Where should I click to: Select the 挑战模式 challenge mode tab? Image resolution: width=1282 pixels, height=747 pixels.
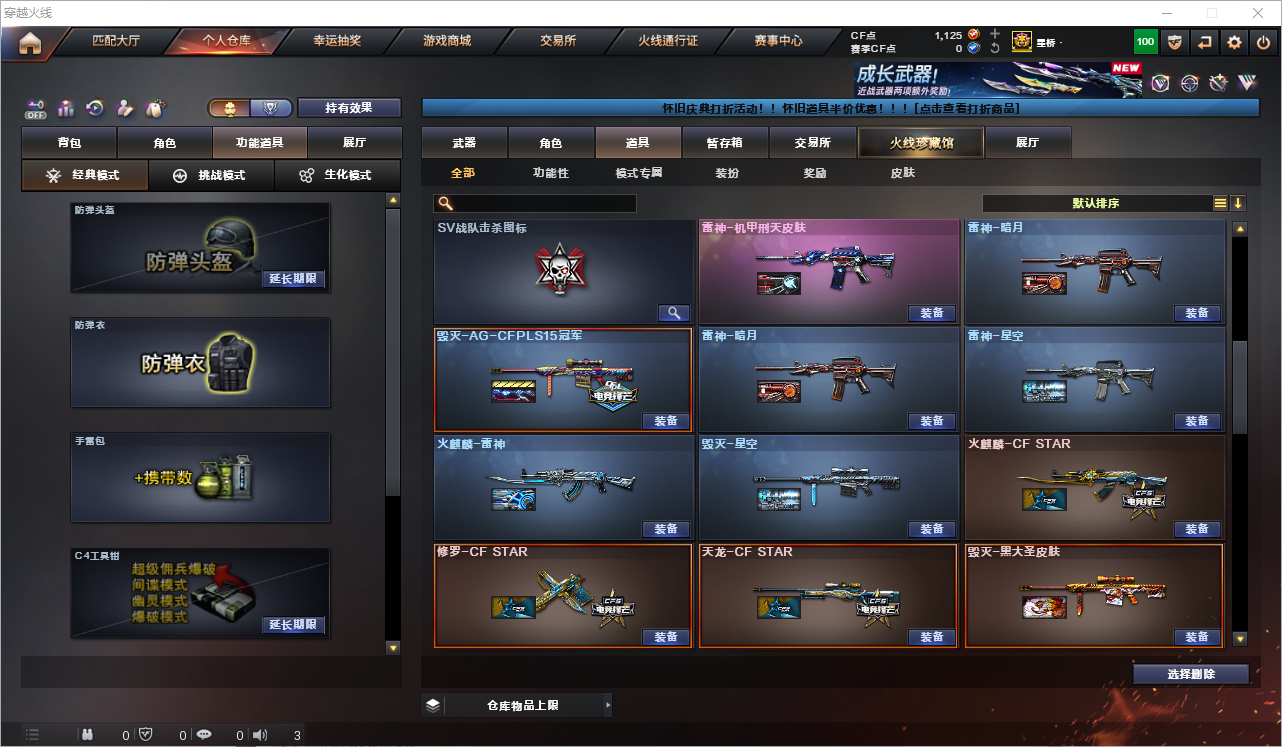pos(211,175)
